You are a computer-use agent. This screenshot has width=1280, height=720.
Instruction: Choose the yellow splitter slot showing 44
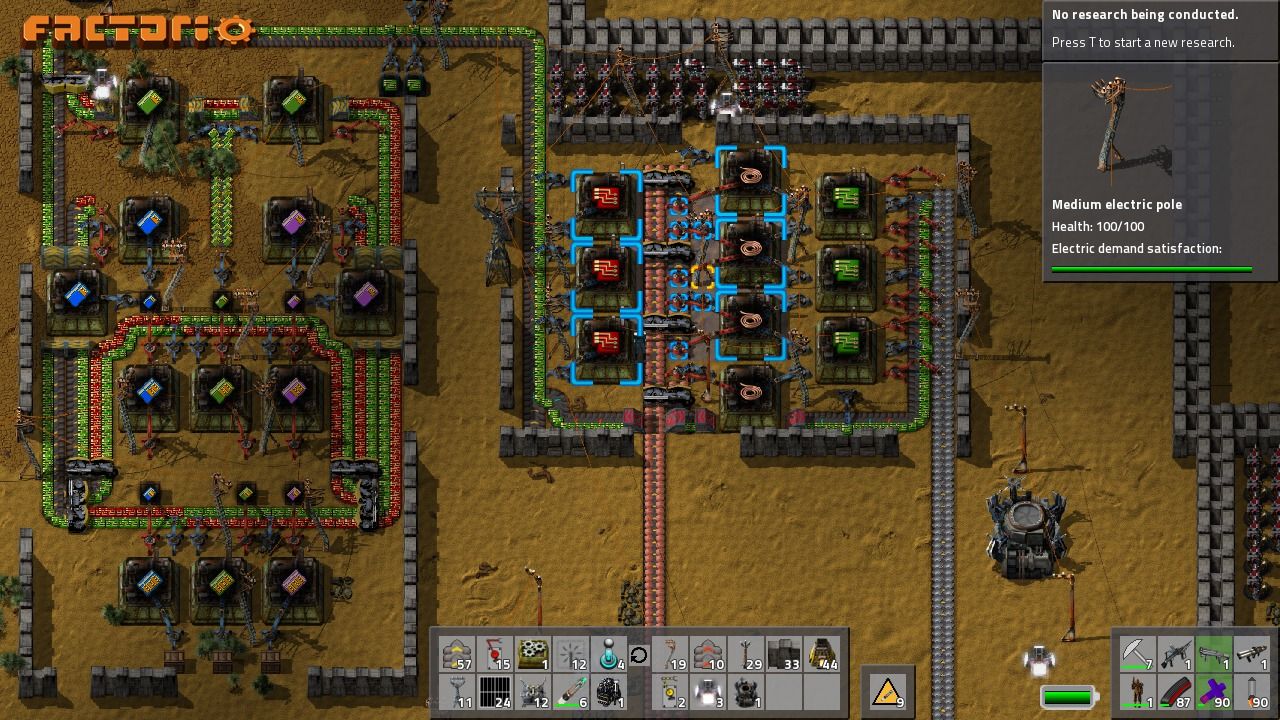(x=822, y=655)
